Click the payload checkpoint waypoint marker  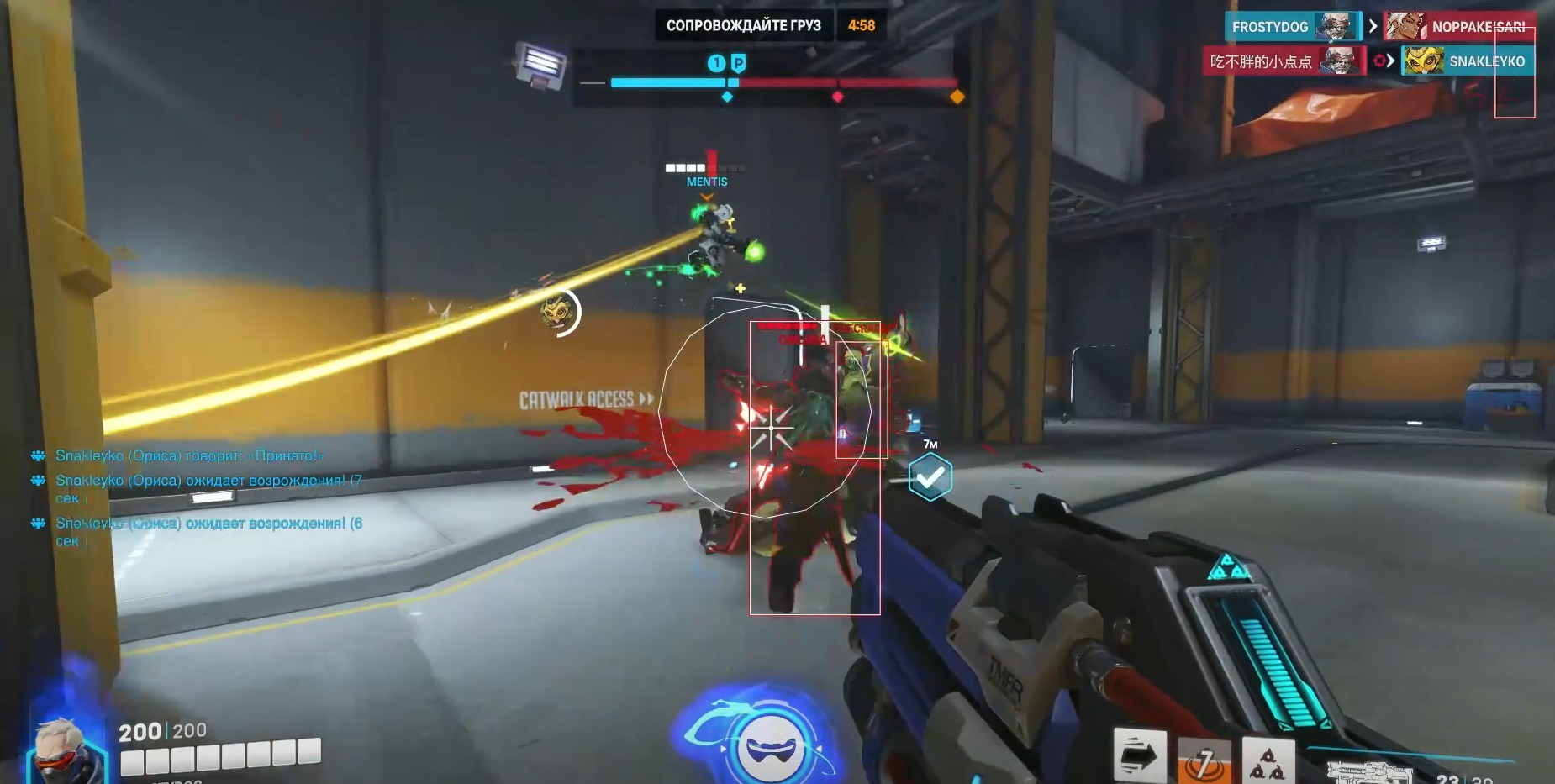pyautogui.click(x=930, y=476)
